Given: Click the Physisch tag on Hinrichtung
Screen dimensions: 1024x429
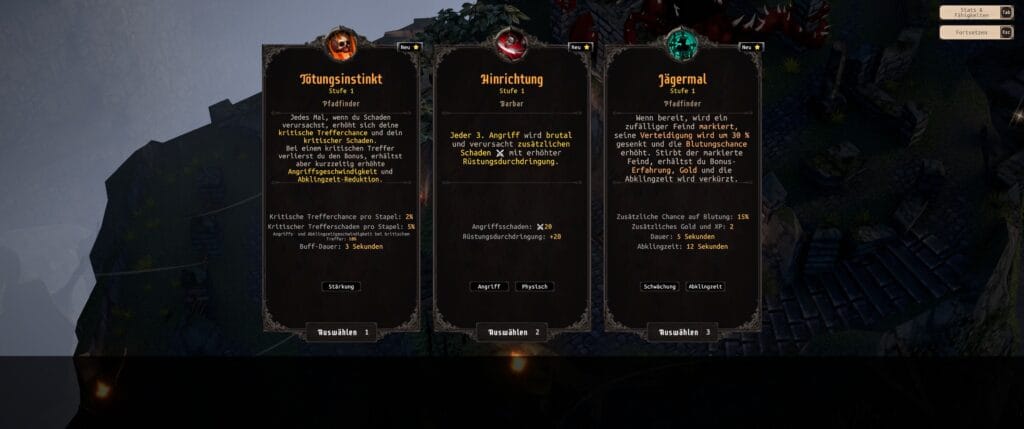Looking at the screenshot, I should [x=534, y=286].
